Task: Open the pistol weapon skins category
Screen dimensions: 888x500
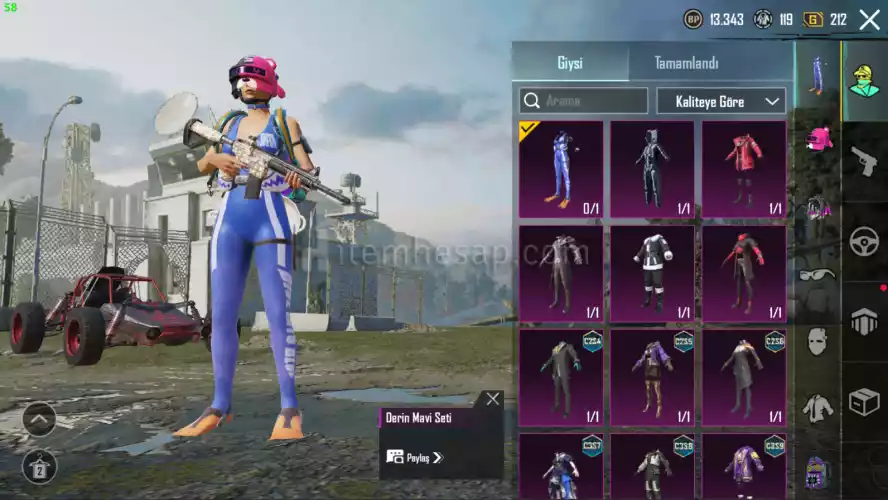Action: tap(864, 159)
